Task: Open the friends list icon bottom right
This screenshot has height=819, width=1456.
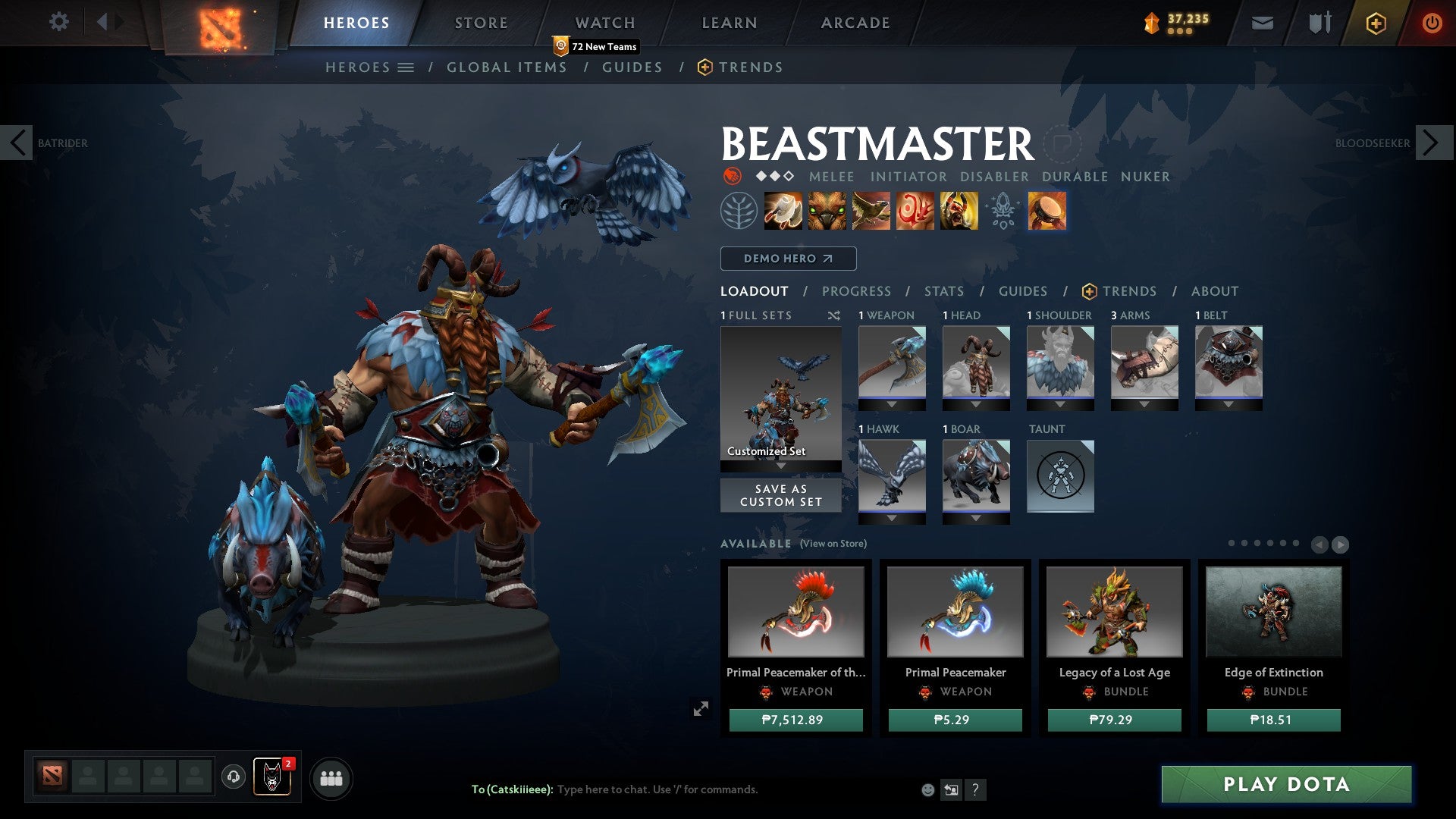Action: pos(331,777)
